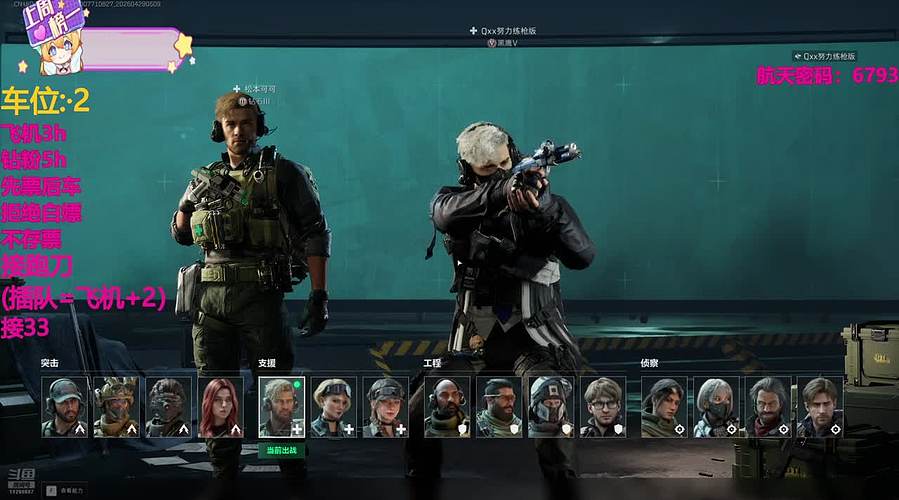This screenshot has width=899, height=500.
Task: Select the assault operator wearing a green cap
Action: click(64, 407)
